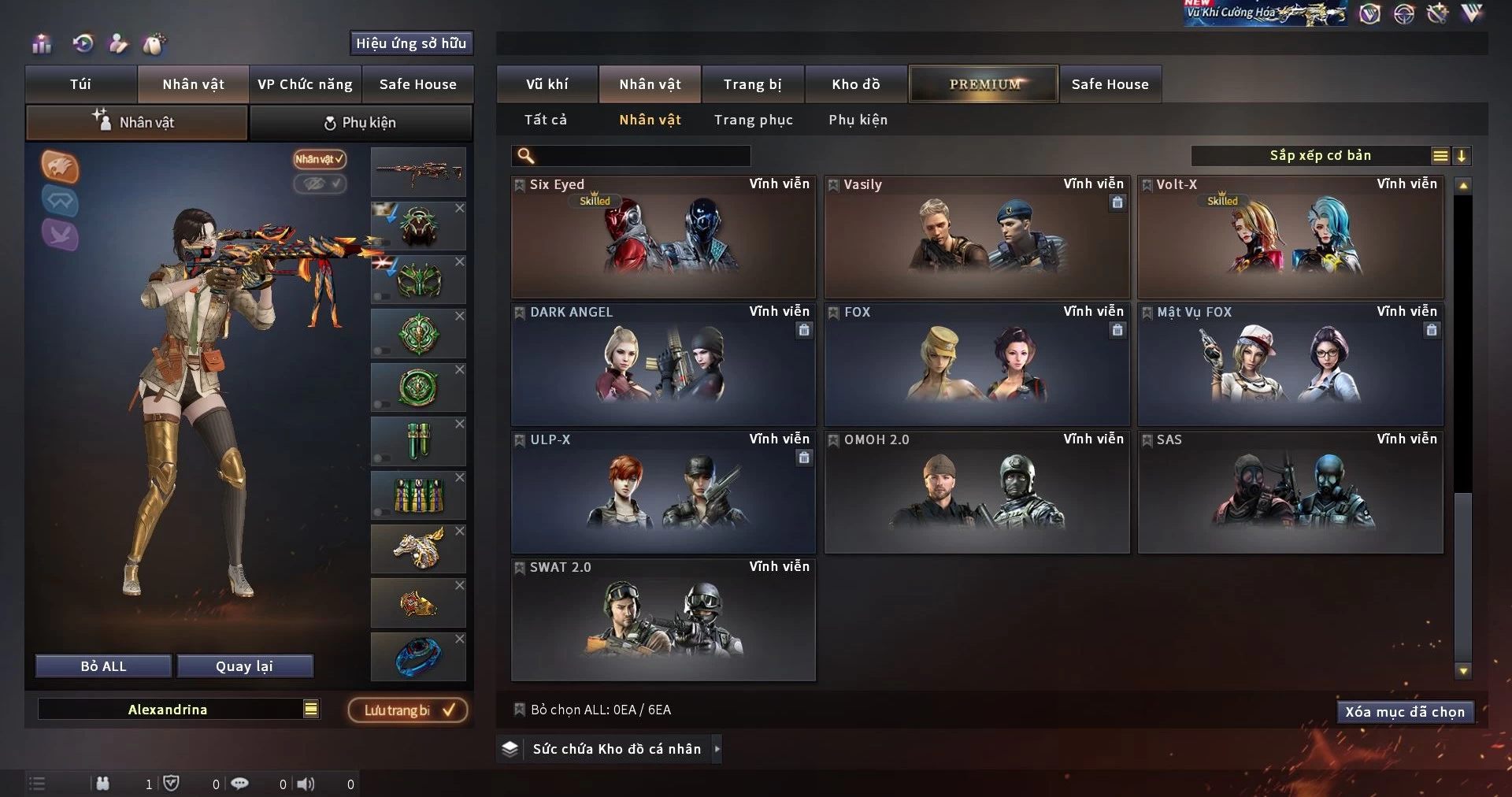The height and width of the screenshot is (797, 1512).
Task: Switch to the Túi tab
Action: (x=80, y=84)
